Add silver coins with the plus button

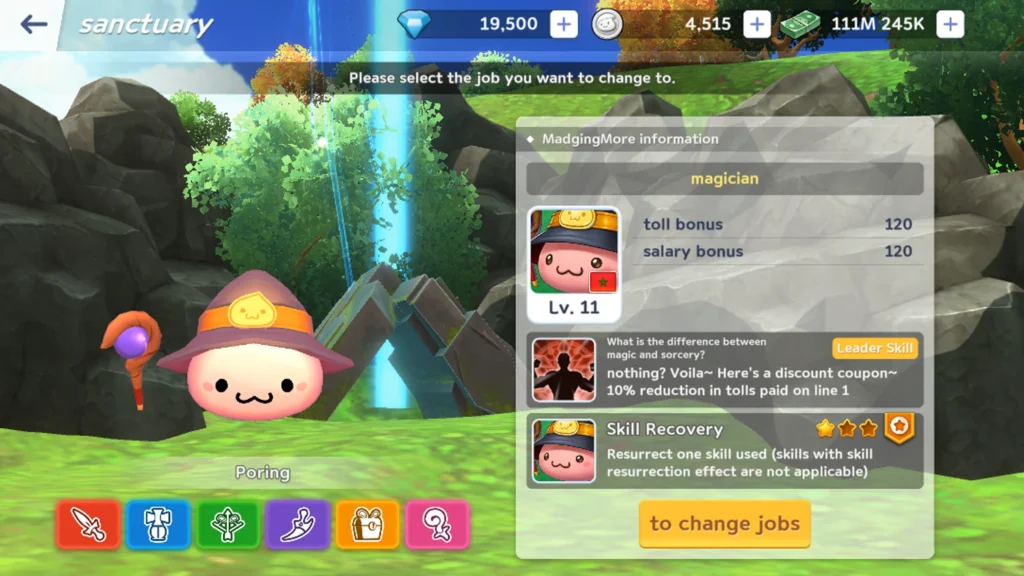pyautogui.click(x=757, y=24)
